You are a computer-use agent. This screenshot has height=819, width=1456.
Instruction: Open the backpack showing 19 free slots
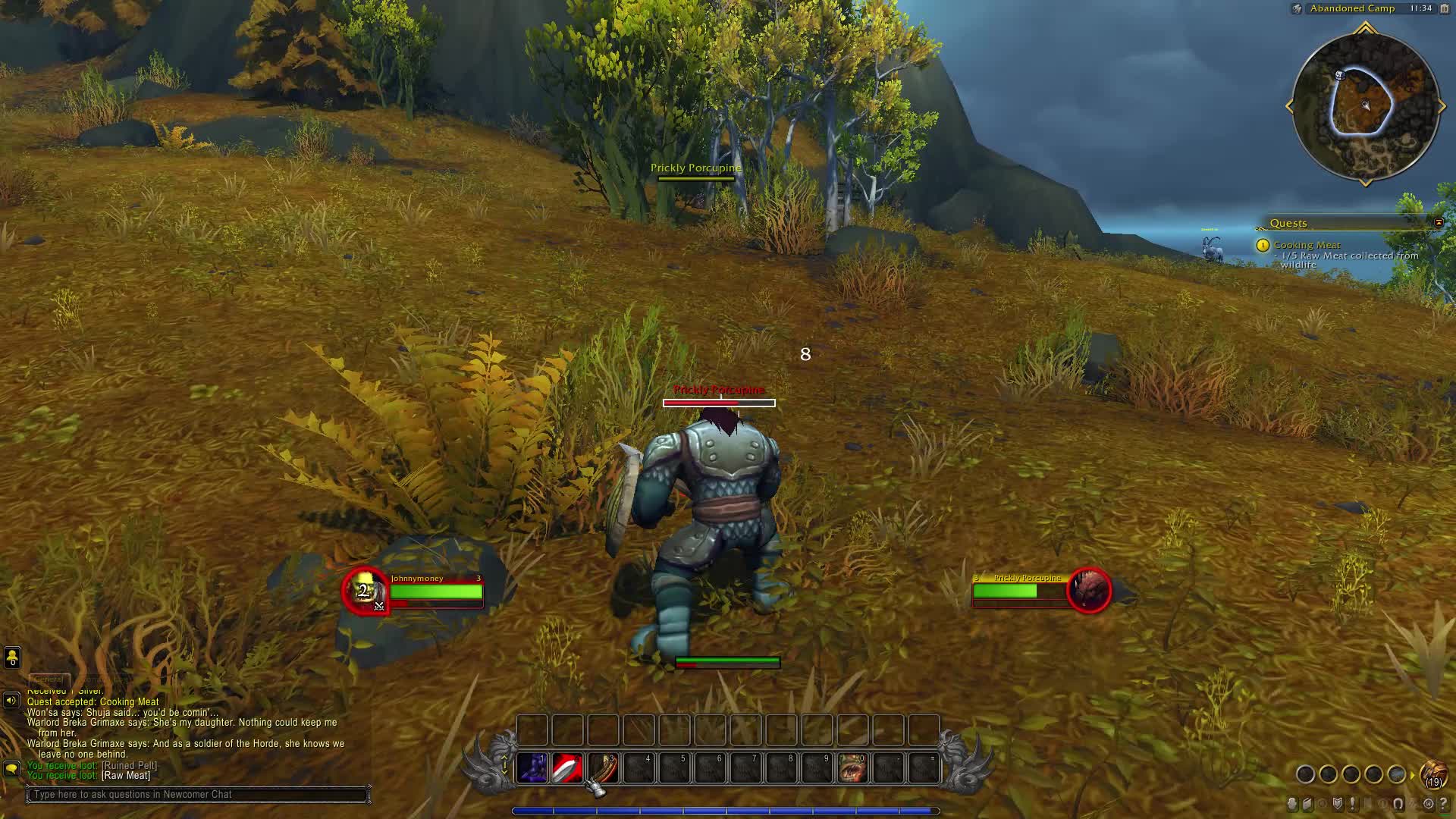[x=1434, y=774]
